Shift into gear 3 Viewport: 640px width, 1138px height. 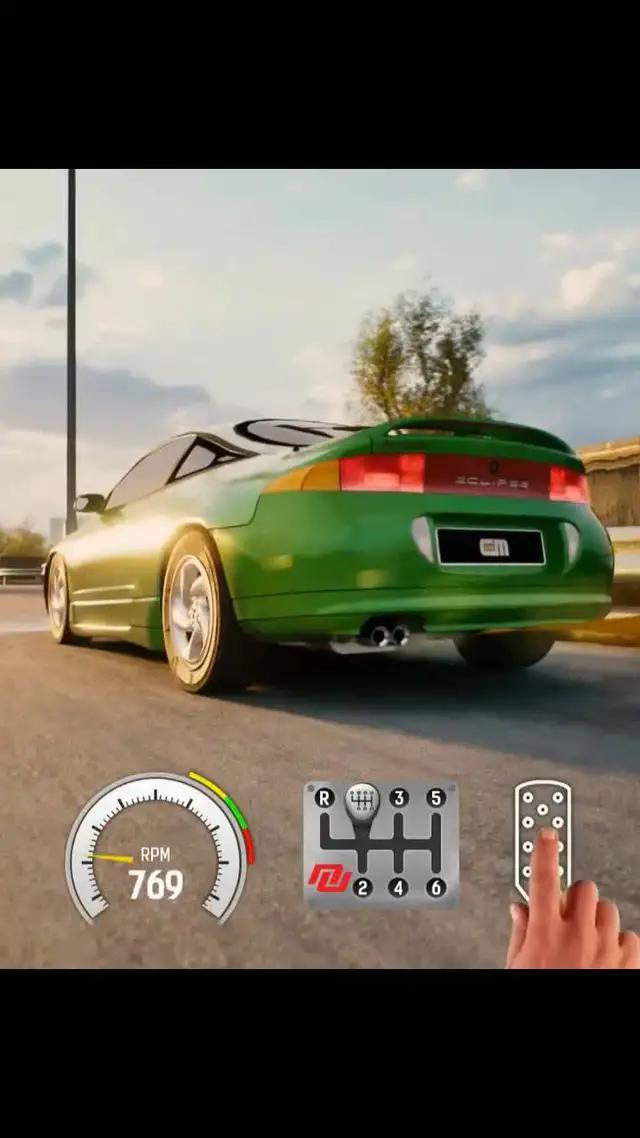(x=399, y=798)
